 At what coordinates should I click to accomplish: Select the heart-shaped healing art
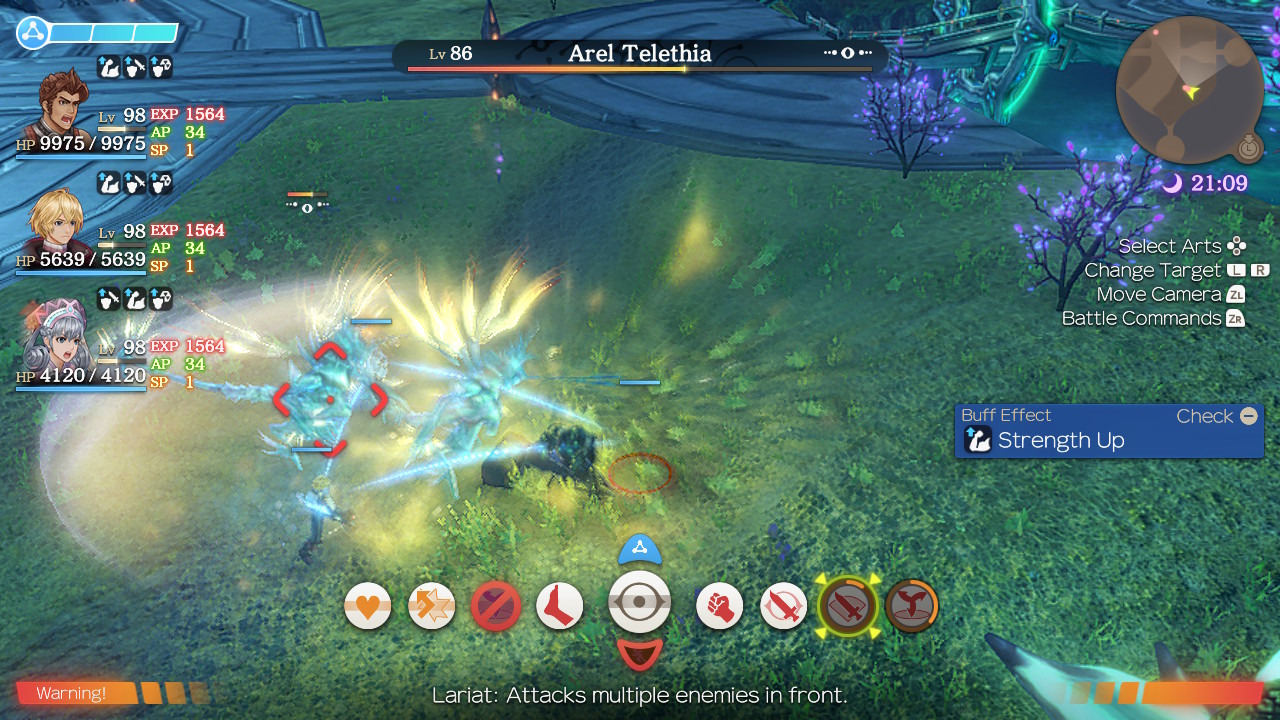(367, 605)
